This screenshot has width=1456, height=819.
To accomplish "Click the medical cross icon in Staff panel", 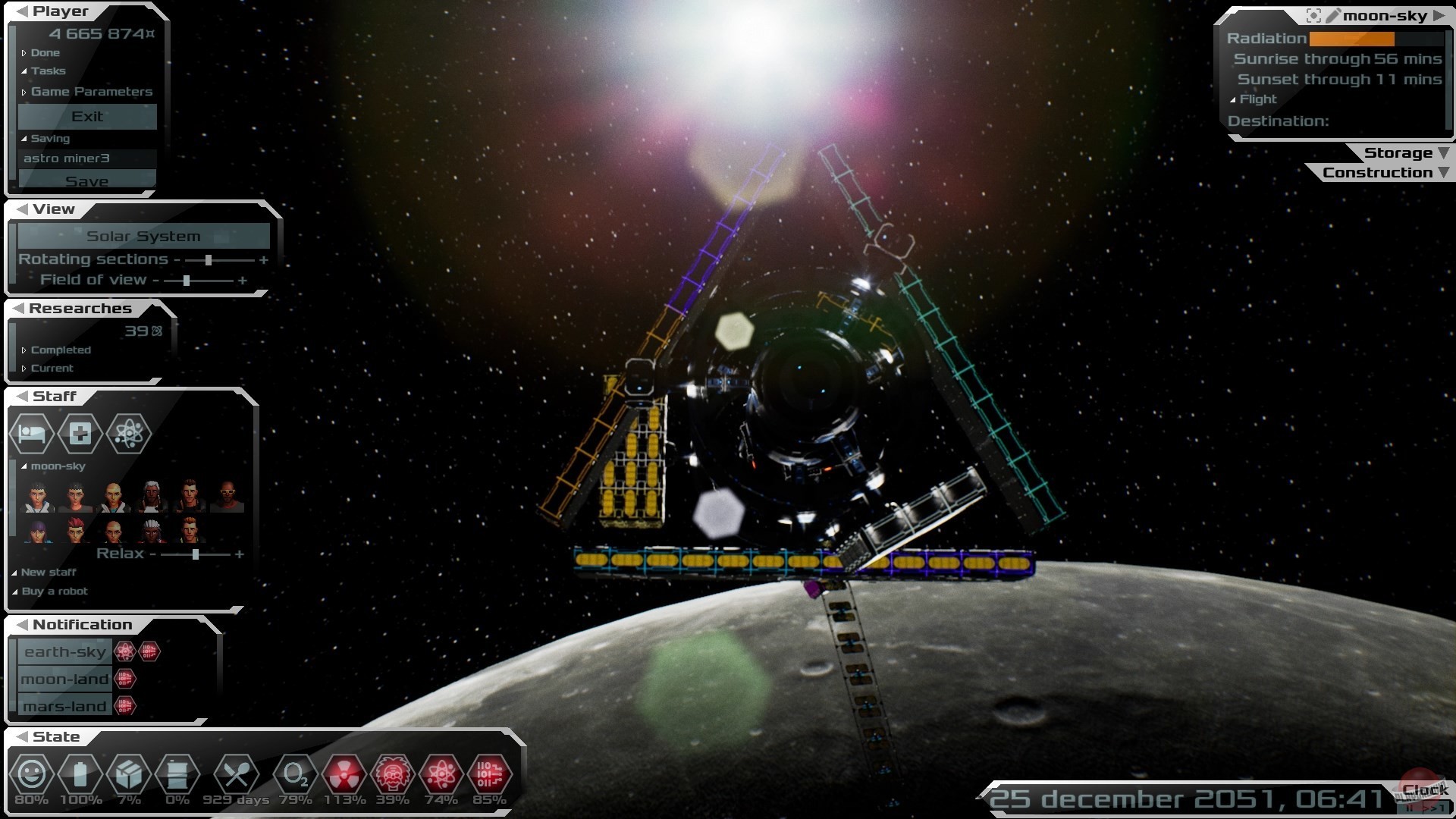I will (79, 434).
